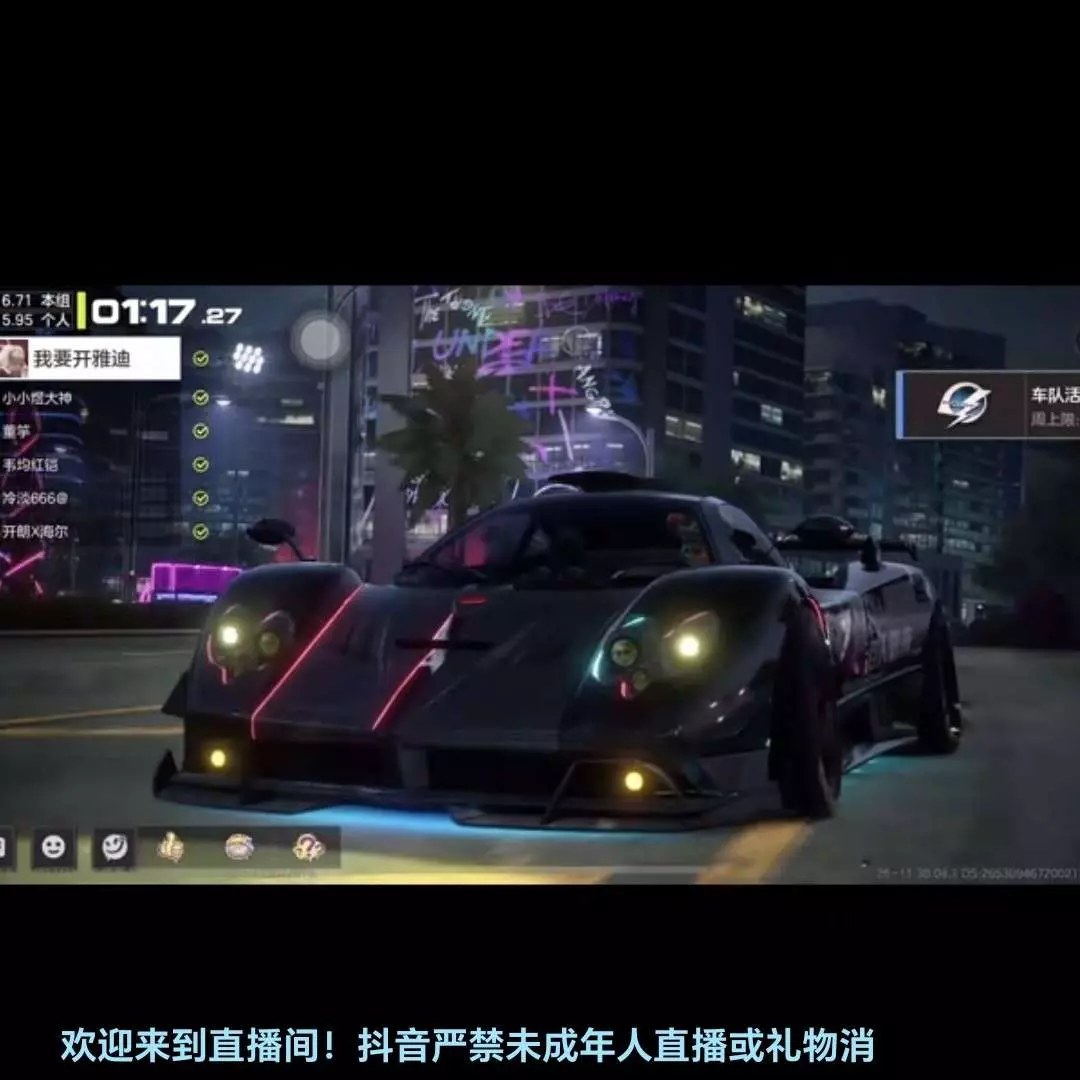Tap the round translucent white button
Screen dimensions: 1080x1080
(x=320, y=339)
